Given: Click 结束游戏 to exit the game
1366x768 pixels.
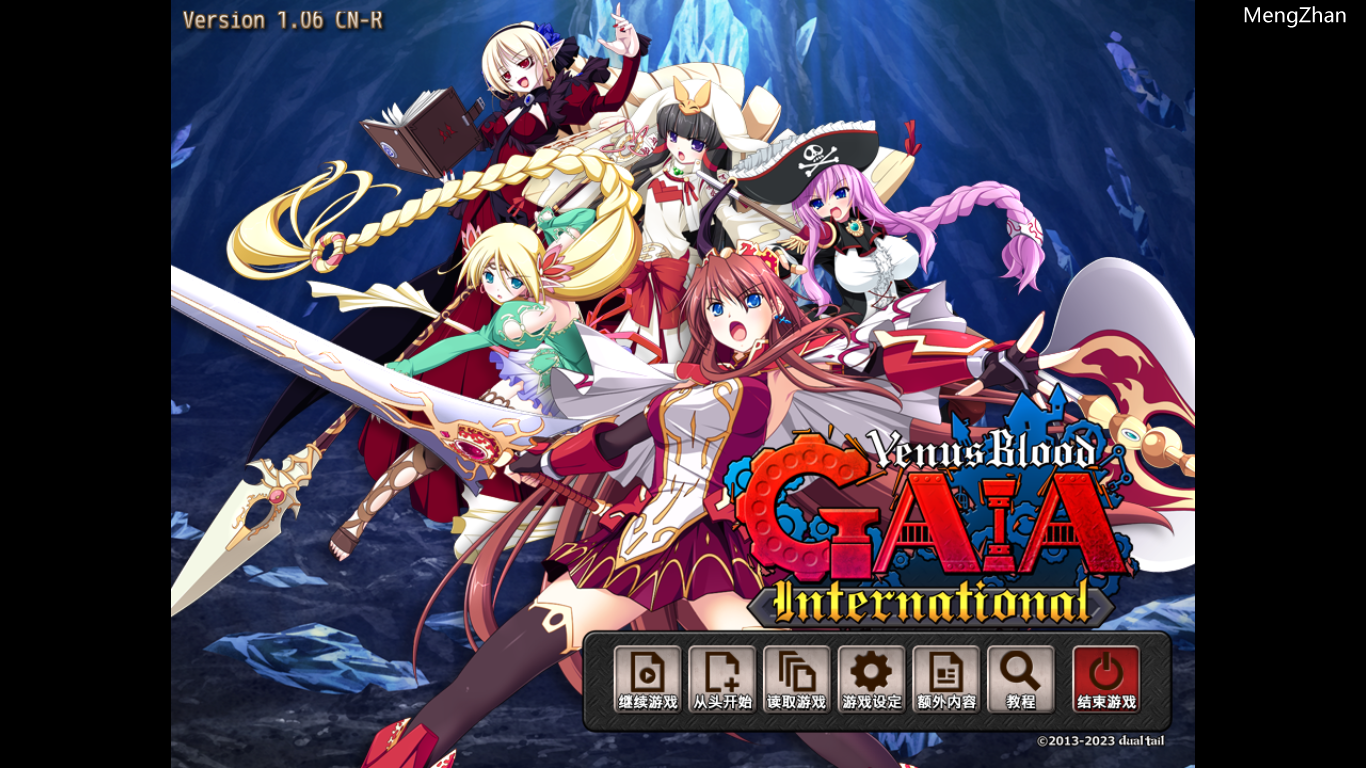Looking at the screenshot, I should pyautogui.click(x=1107, y=703).
